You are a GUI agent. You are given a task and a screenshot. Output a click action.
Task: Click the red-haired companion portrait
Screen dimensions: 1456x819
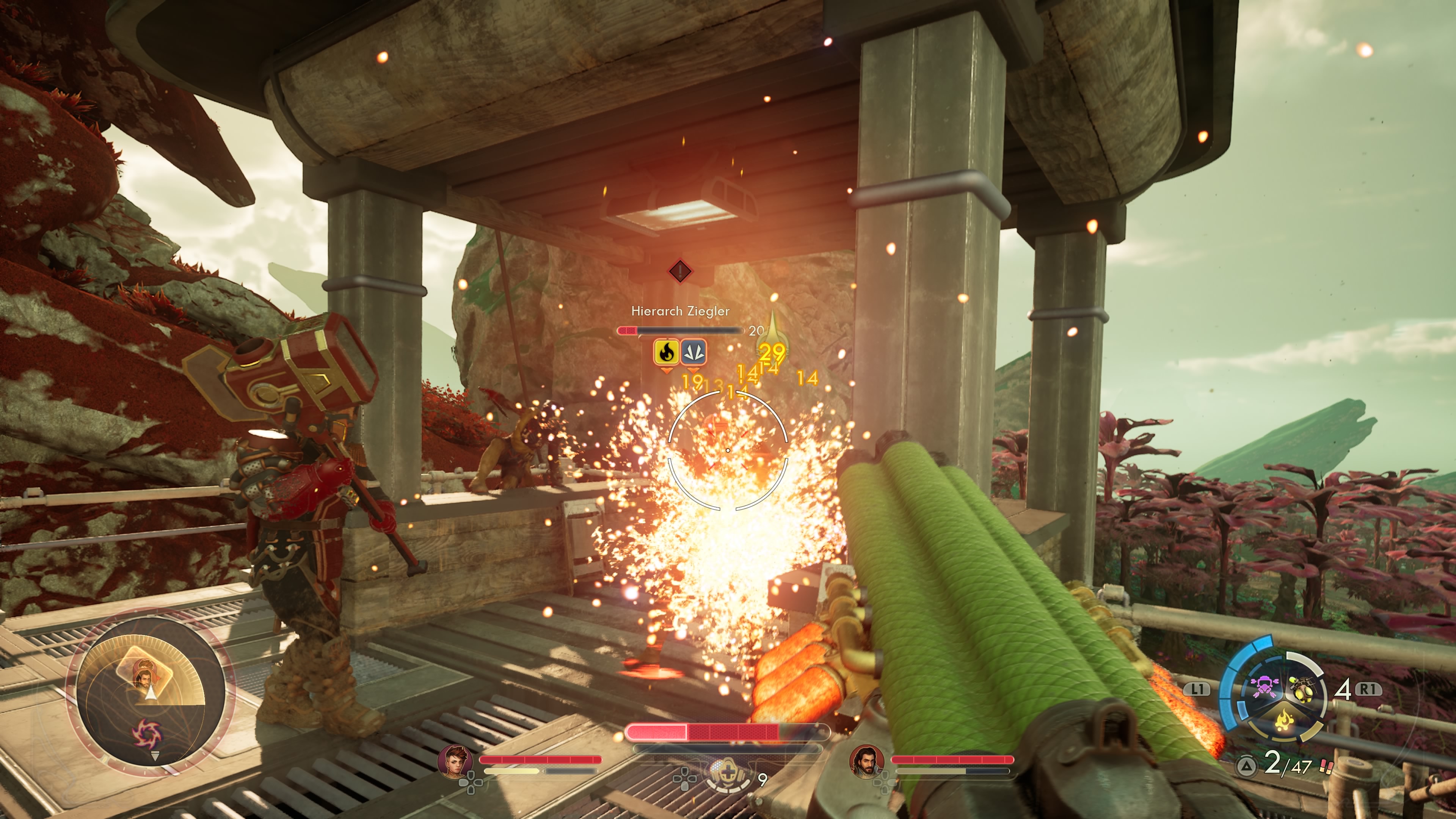click(455, 760)
